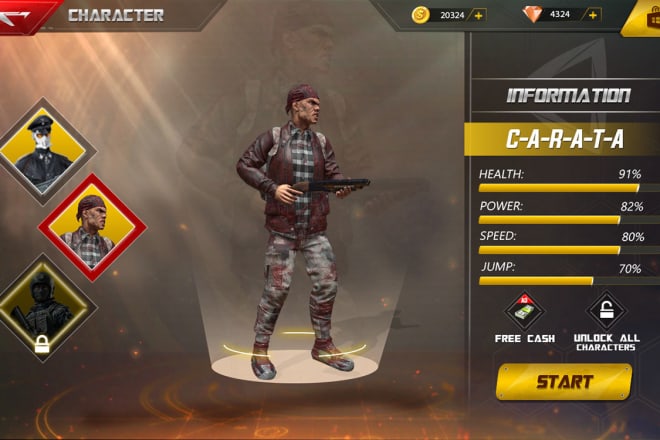Start the game with the START button
The width and height of the screenshot is (660, 440).
coord(563,382)
